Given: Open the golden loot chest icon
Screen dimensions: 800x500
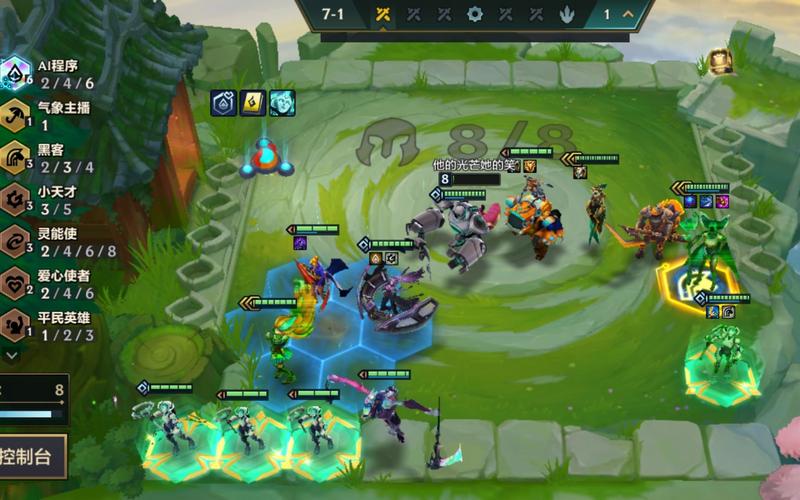Looking at the screenshot, I should [x=720, y=62].
